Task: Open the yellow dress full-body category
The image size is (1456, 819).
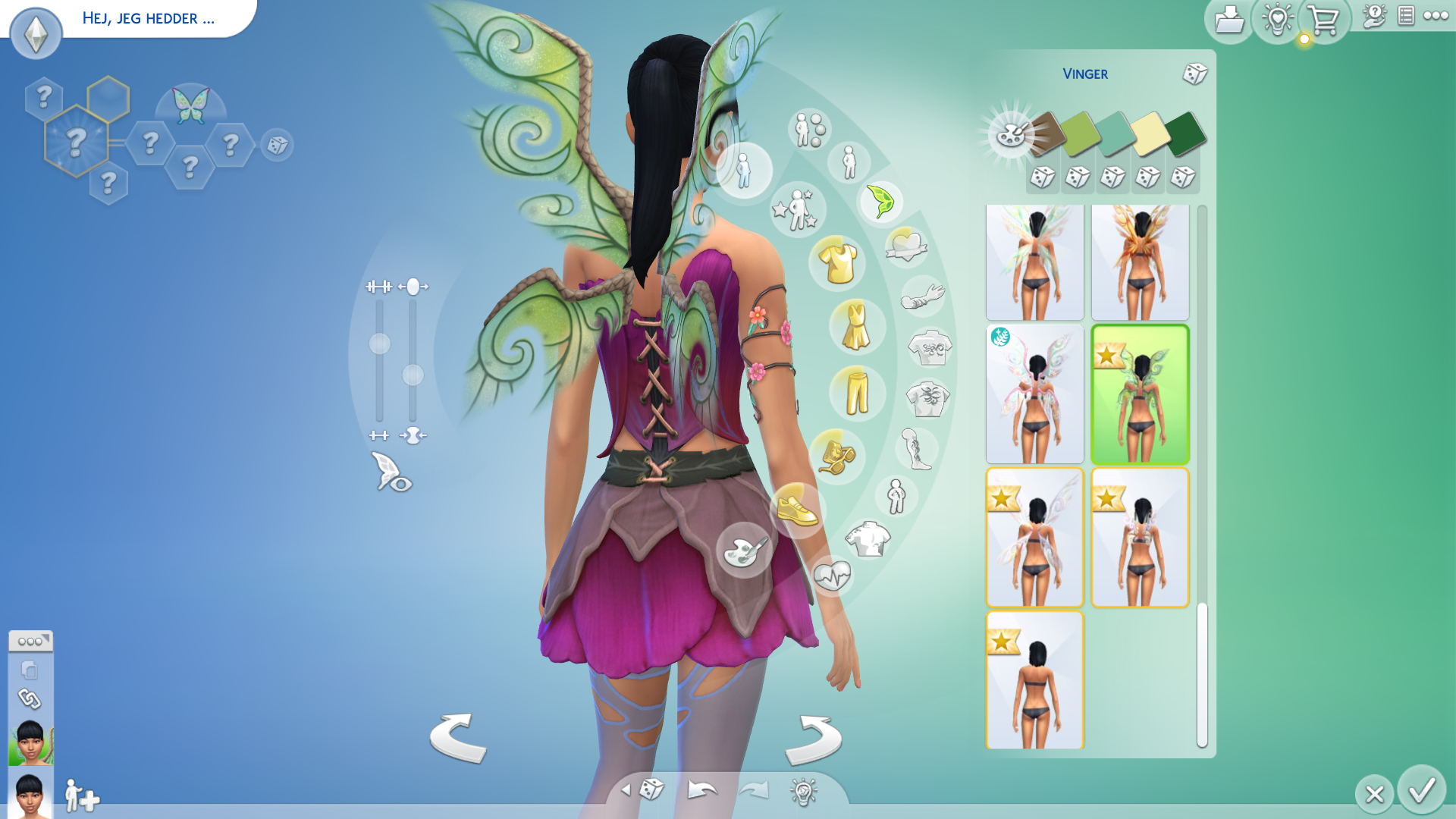Action: [x=856, y=327]
